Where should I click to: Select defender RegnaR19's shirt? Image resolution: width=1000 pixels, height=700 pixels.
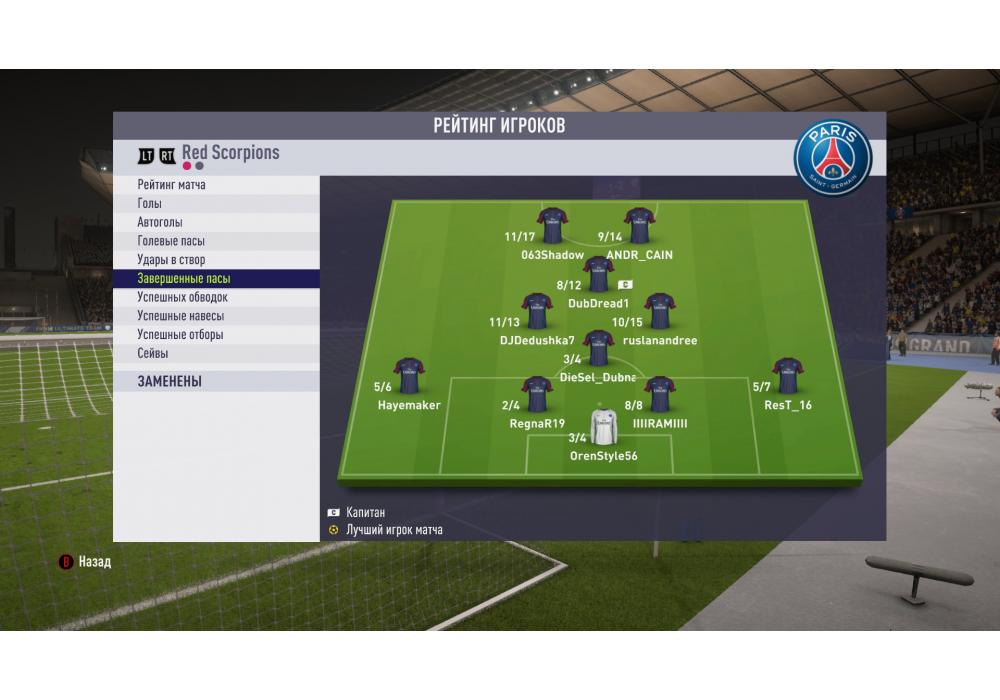537,394
